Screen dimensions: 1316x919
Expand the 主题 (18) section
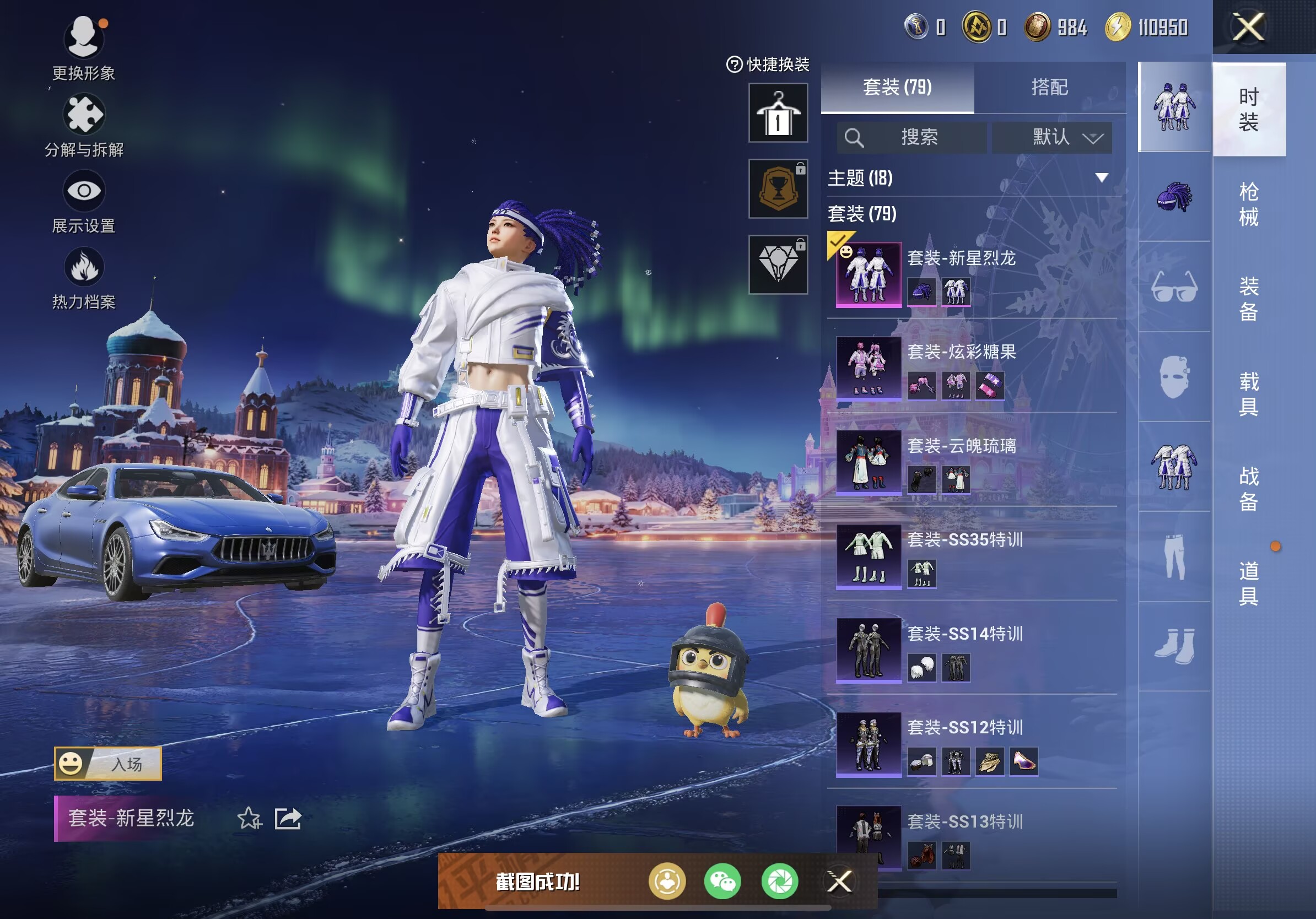tap(969, 177)
